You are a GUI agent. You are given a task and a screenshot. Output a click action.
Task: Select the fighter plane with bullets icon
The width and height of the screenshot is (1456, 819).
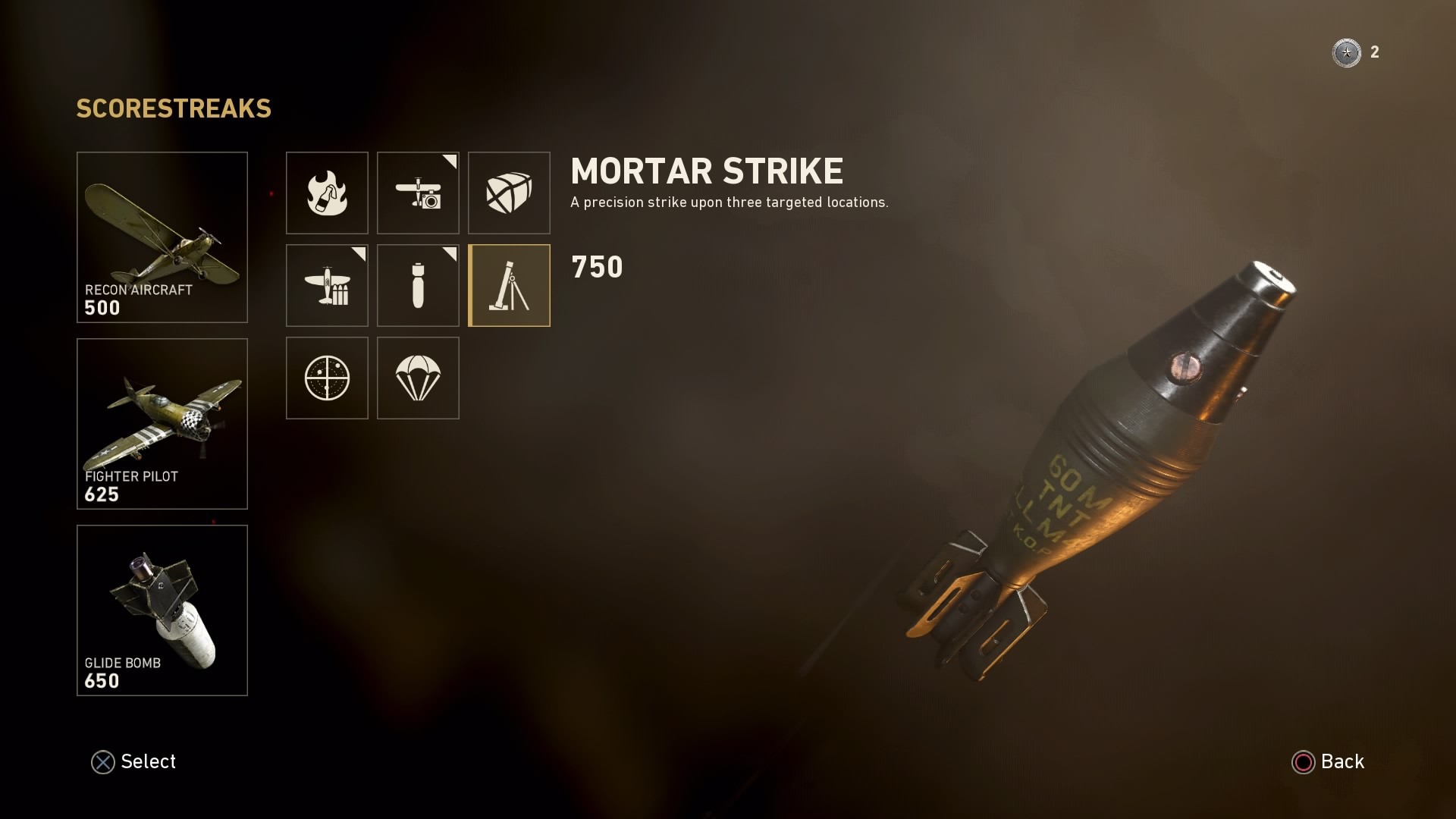327,285
